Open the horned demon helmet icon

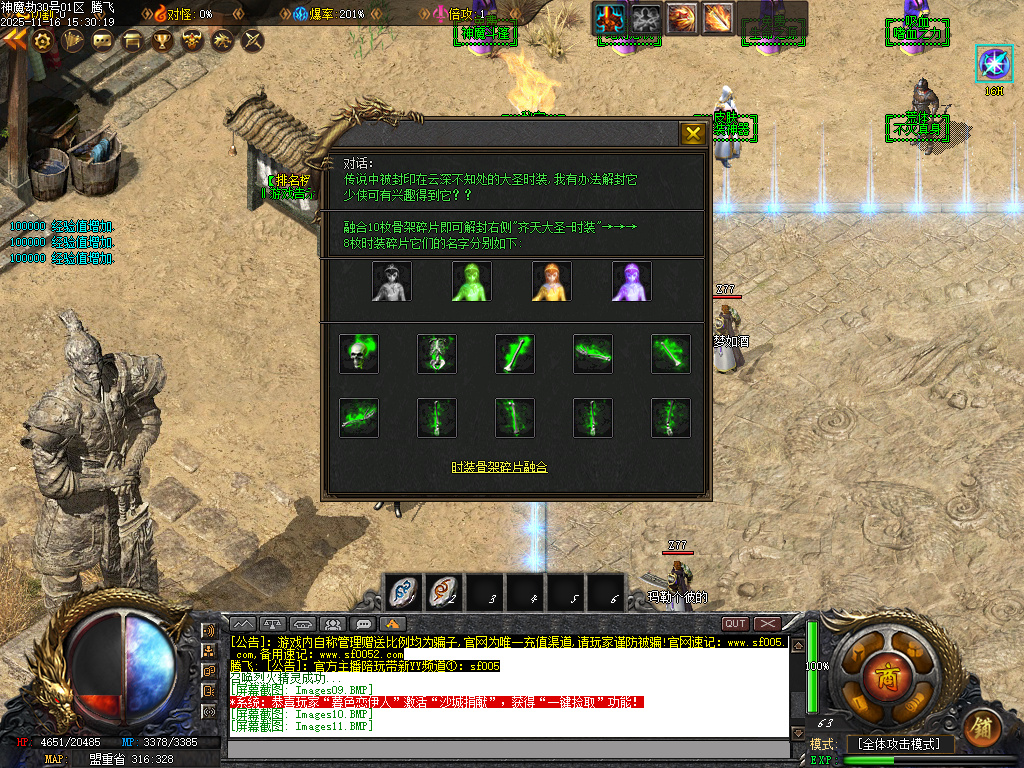[191, 41]
